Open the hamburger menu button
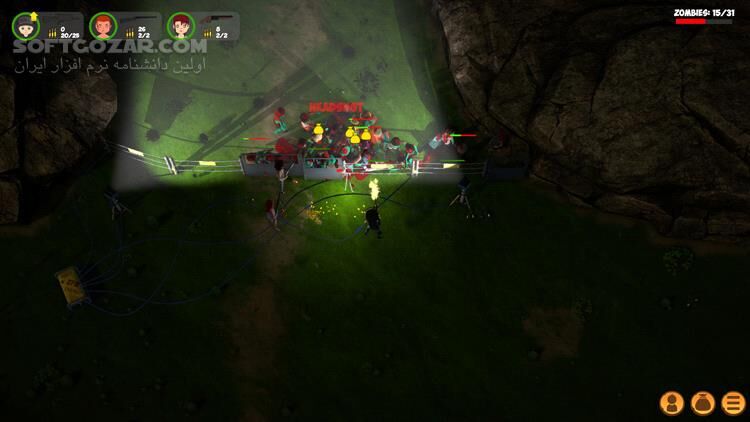750x422 pixels. (733, 402)
